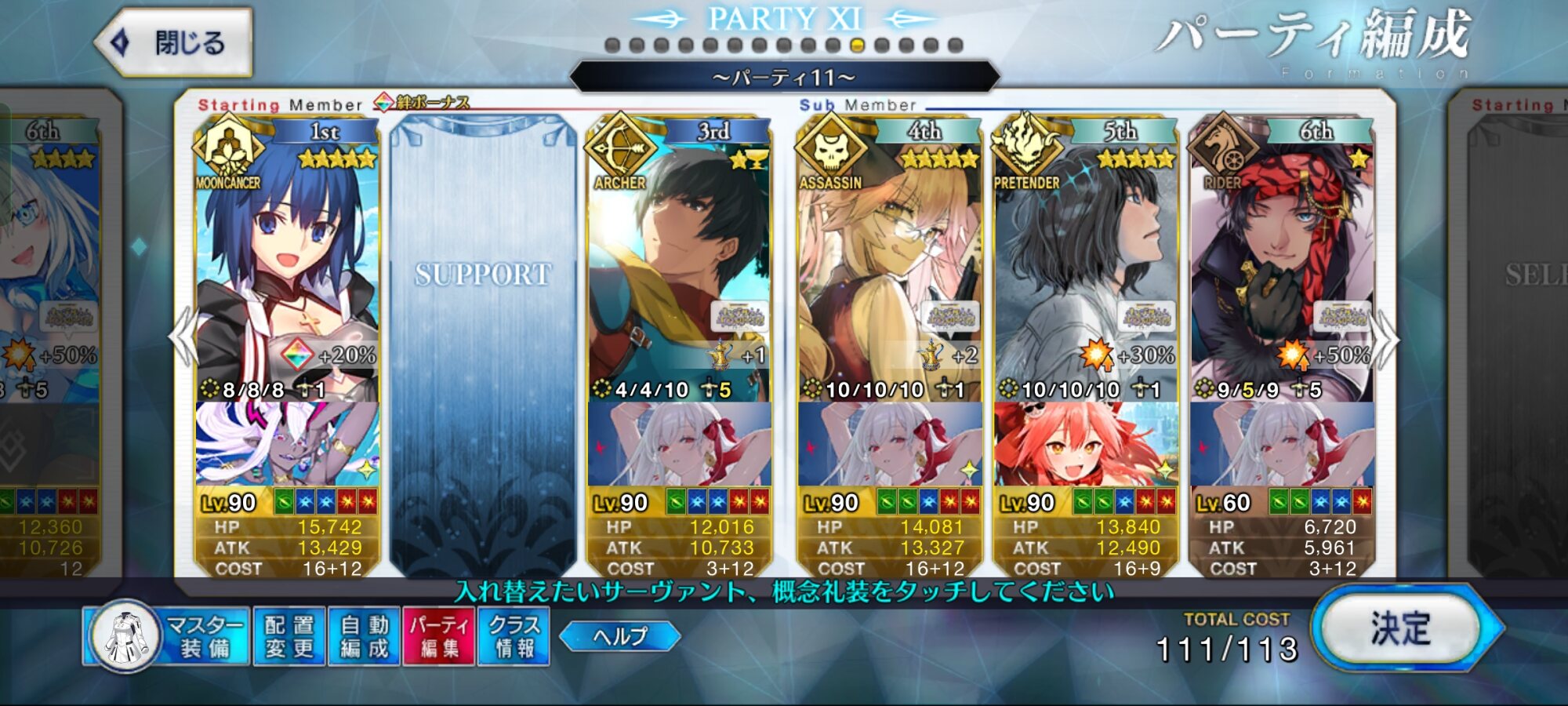Confirm the party with the 決定 button
Viewport: 1568px width, 706px height.
click(x=1401, y=628)
